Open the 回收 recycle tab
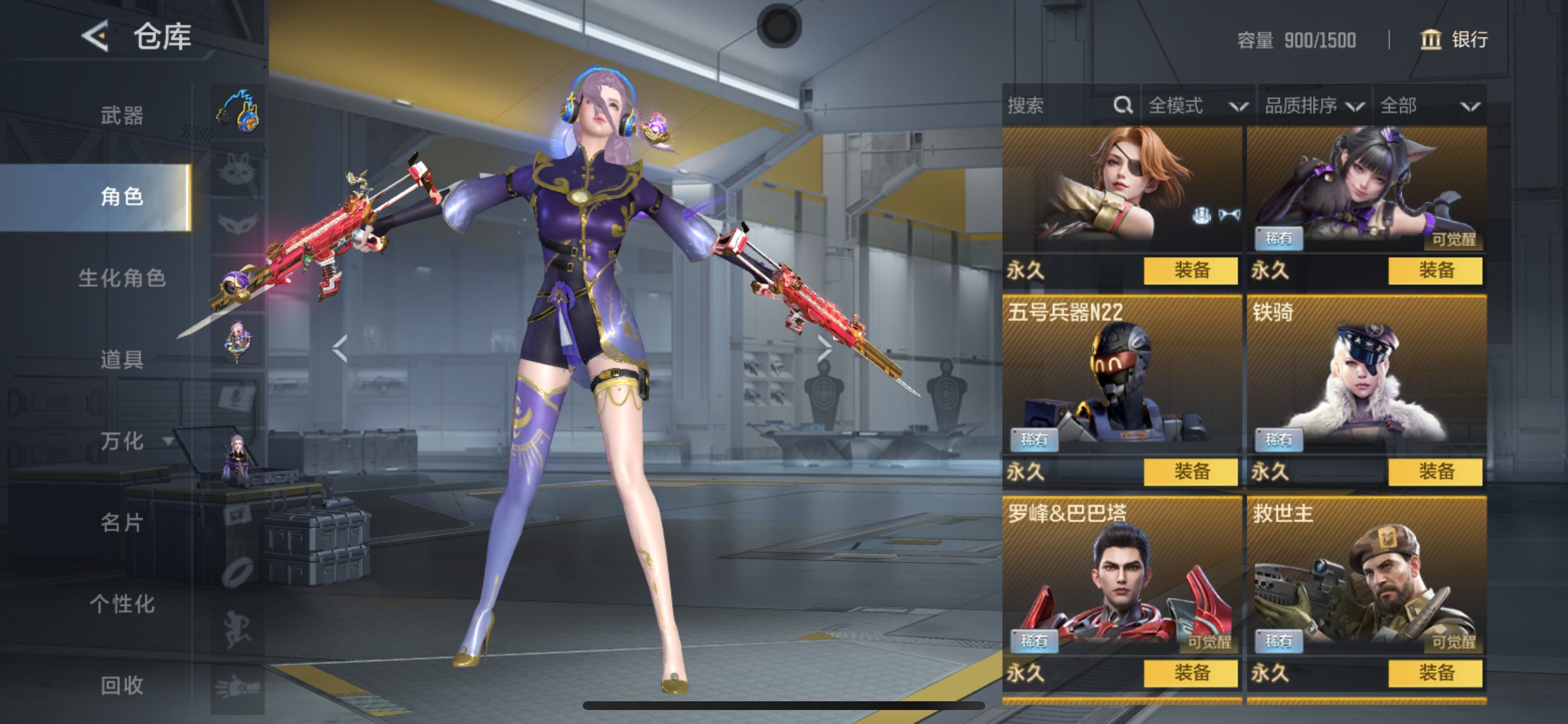Screen dimensions: 1568x724 click(122, 685)
